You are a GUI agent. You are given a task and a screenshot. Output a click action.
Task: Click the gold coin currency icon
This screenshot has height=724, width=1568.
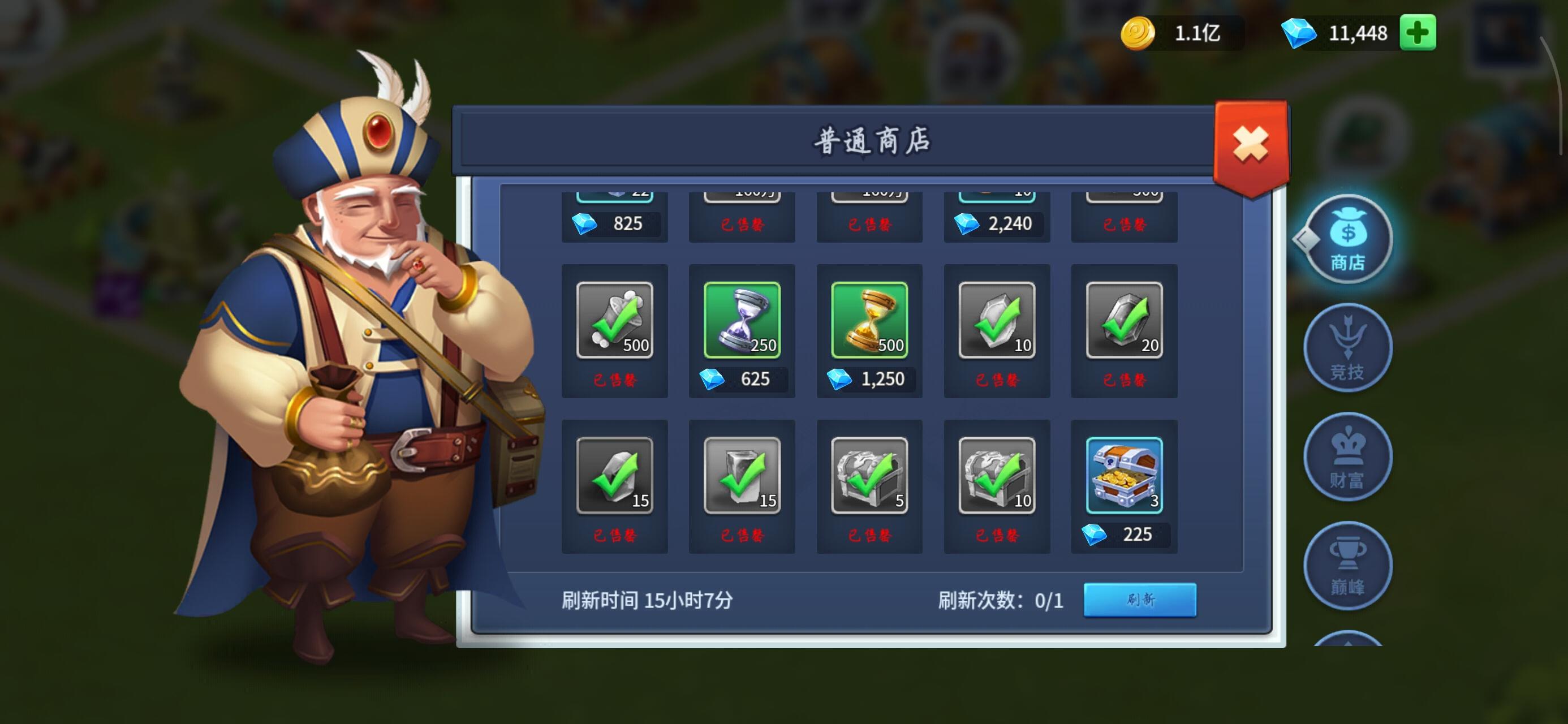tap(1139, 32)
